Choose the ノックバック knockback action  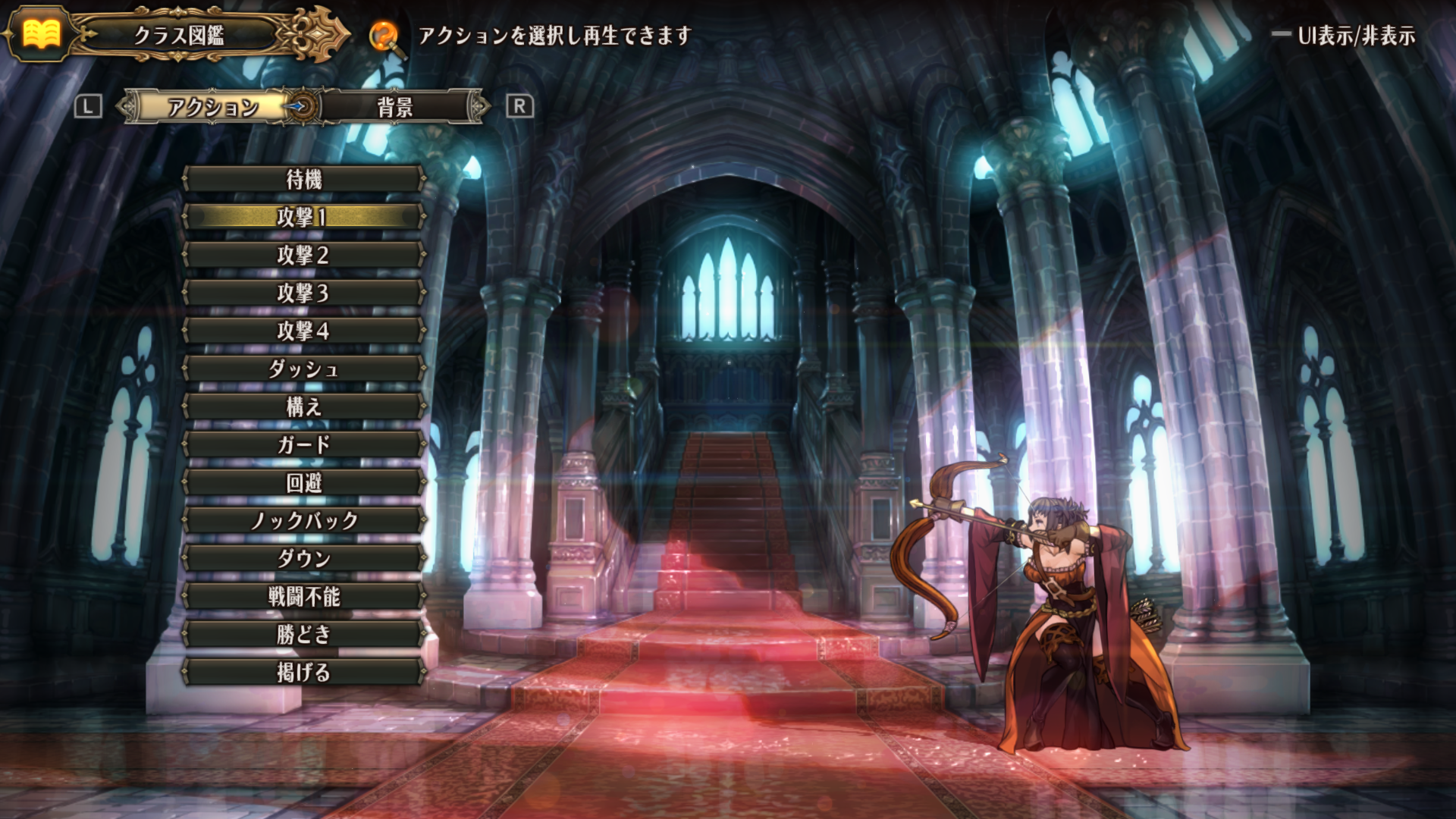[303, 521]
